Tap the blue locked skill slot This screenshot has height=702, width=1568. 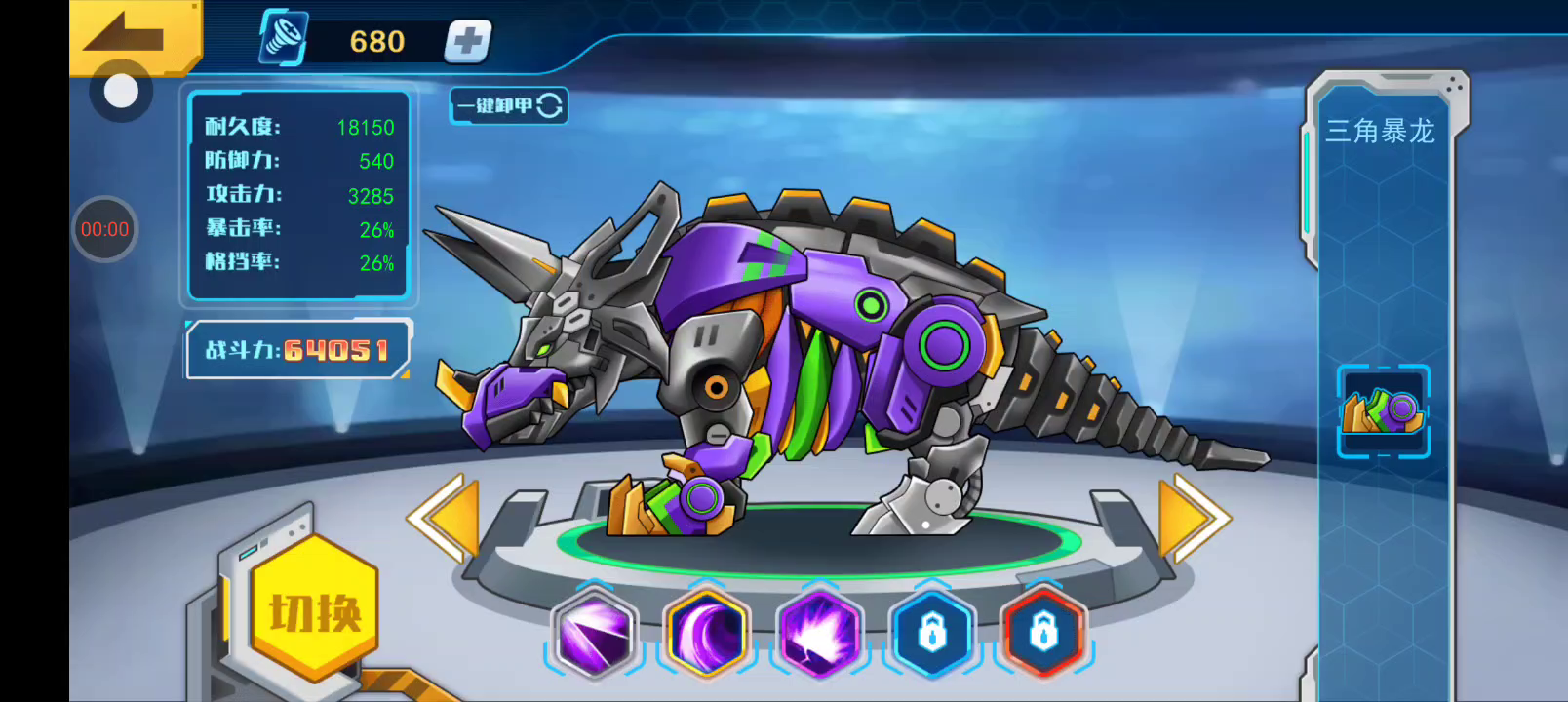point(932,634)
